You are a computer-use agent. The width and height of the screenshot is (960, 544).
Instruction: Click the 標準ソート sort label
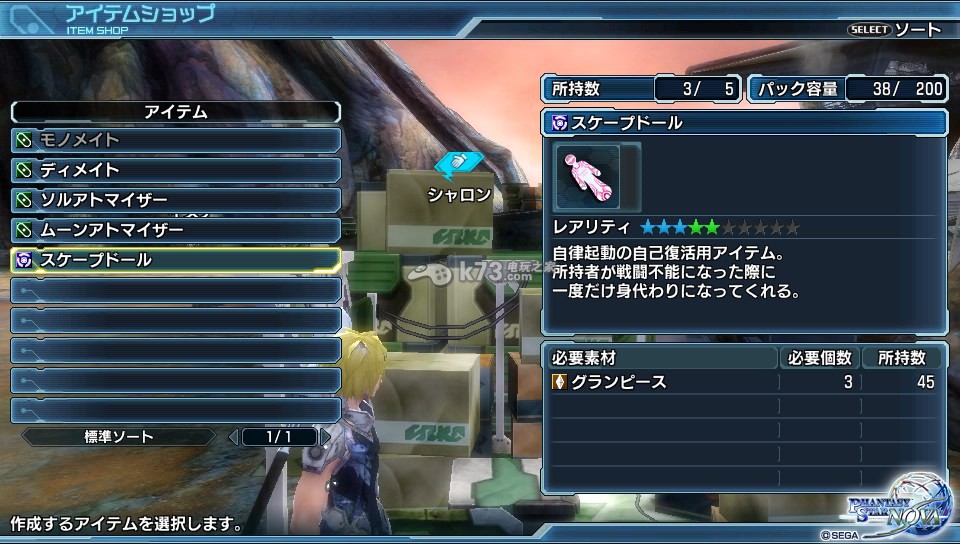pos(117,437)
